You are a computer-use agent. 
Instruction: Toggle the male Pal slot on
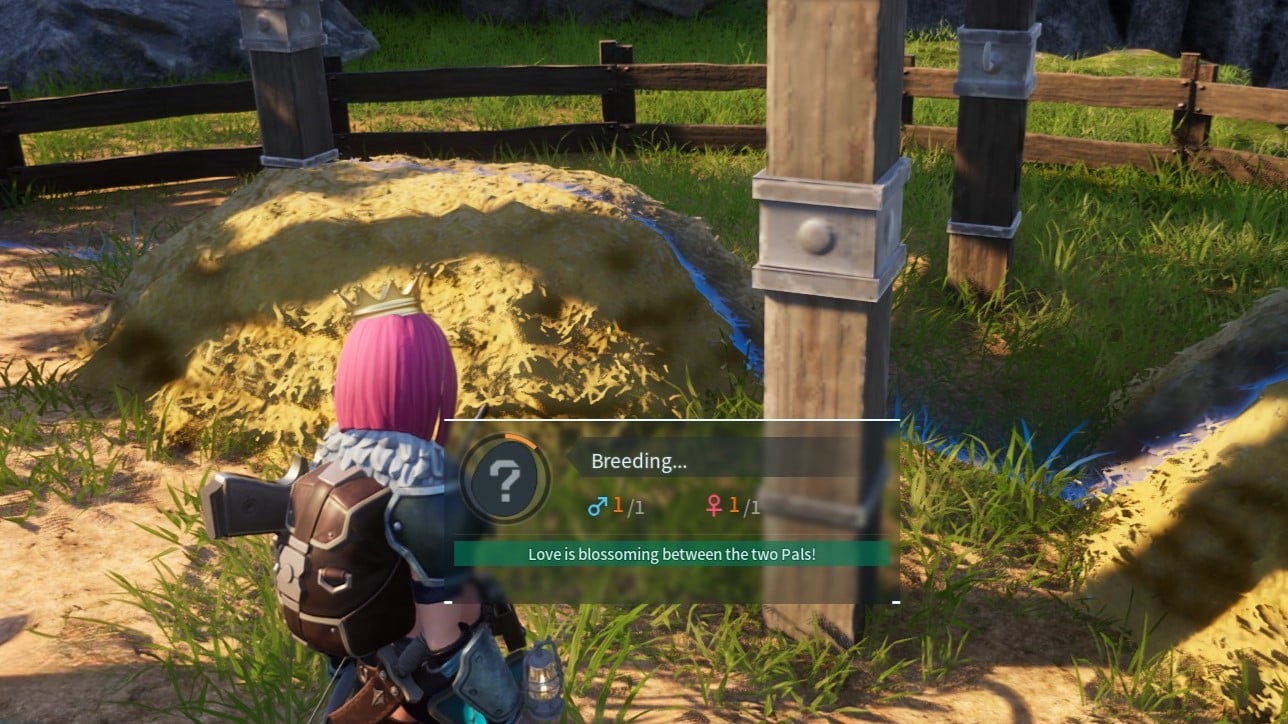tap(613, 506)
